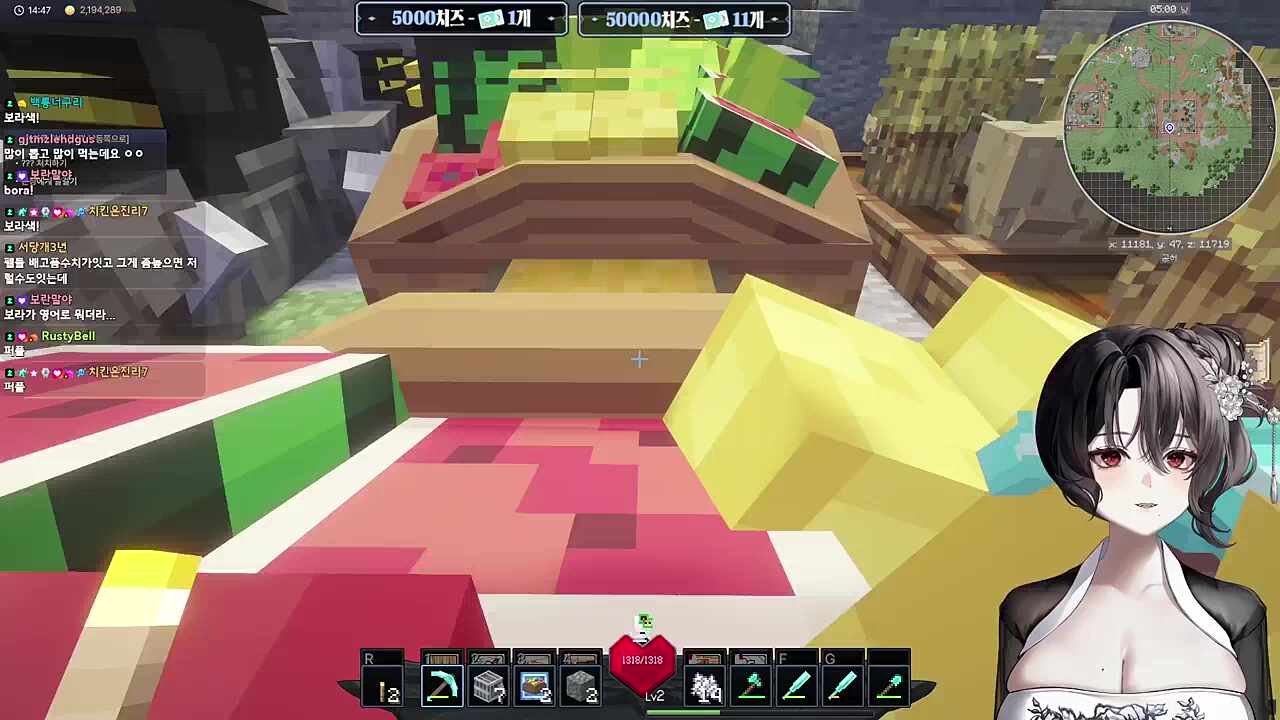Equip the diamond axe slot
Viewport: 1280px width, 720px height.
pyautogui.click(x=752, y=687)
